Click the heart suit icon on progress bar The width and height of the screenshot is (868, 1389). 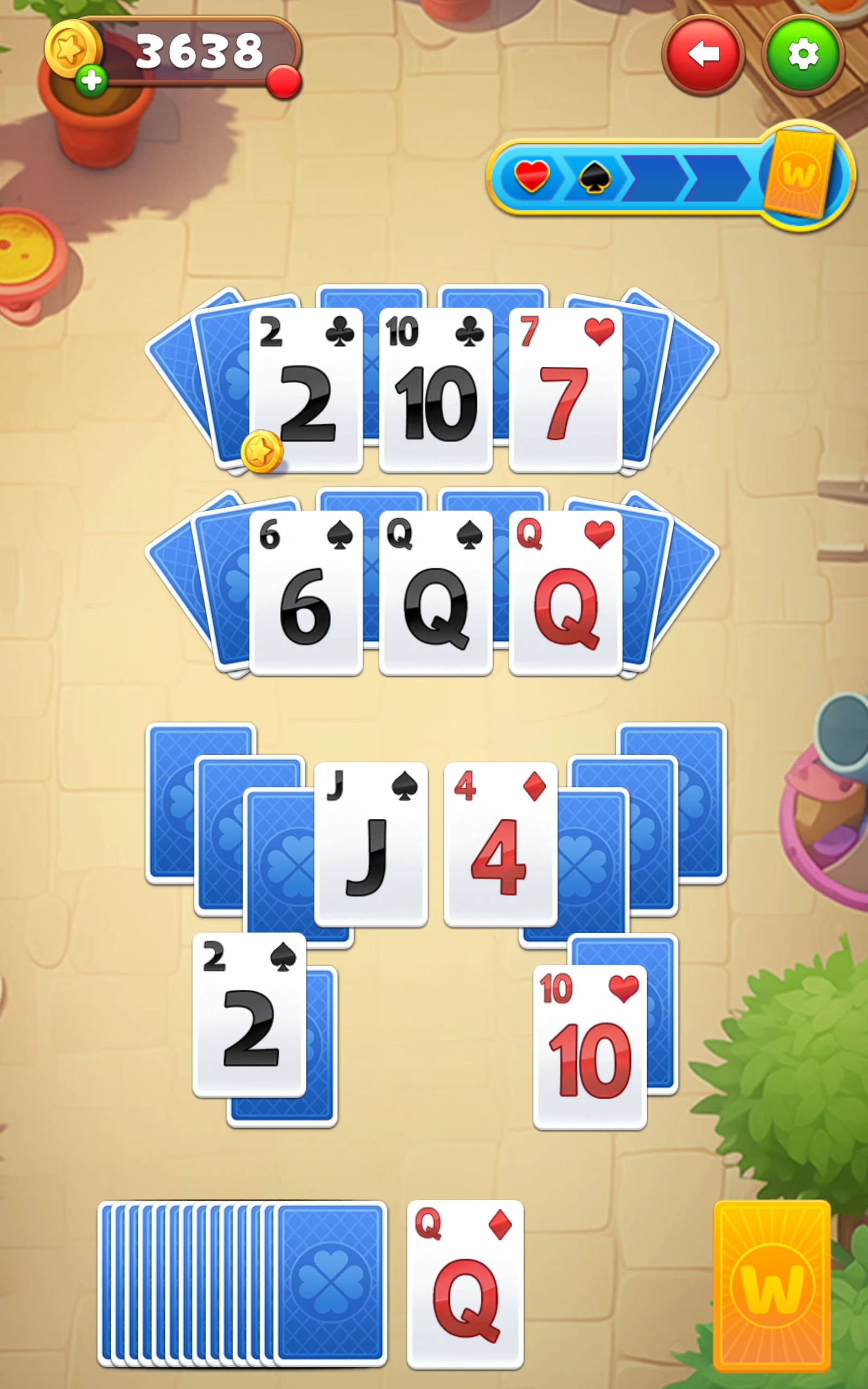click(x=533, y=176)
